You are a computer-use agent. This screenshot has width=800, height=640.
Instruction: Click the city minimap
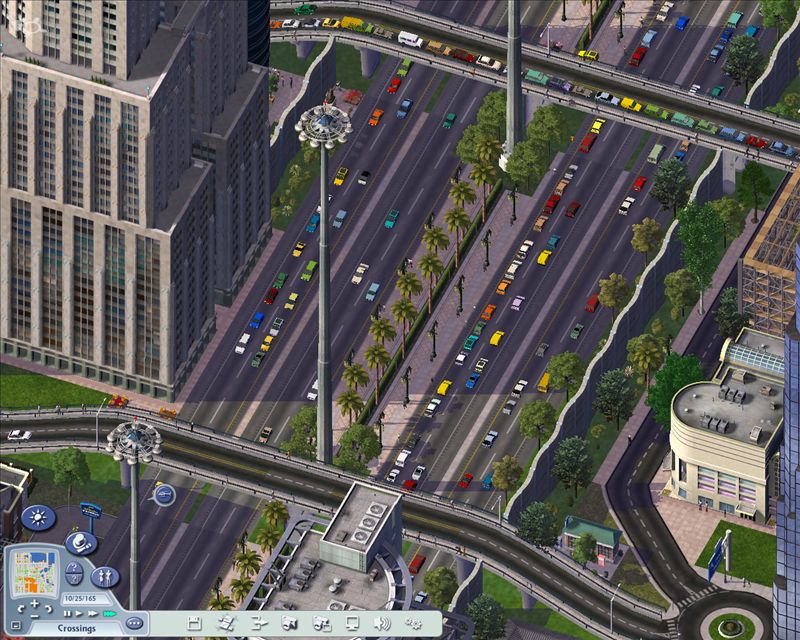34,569
